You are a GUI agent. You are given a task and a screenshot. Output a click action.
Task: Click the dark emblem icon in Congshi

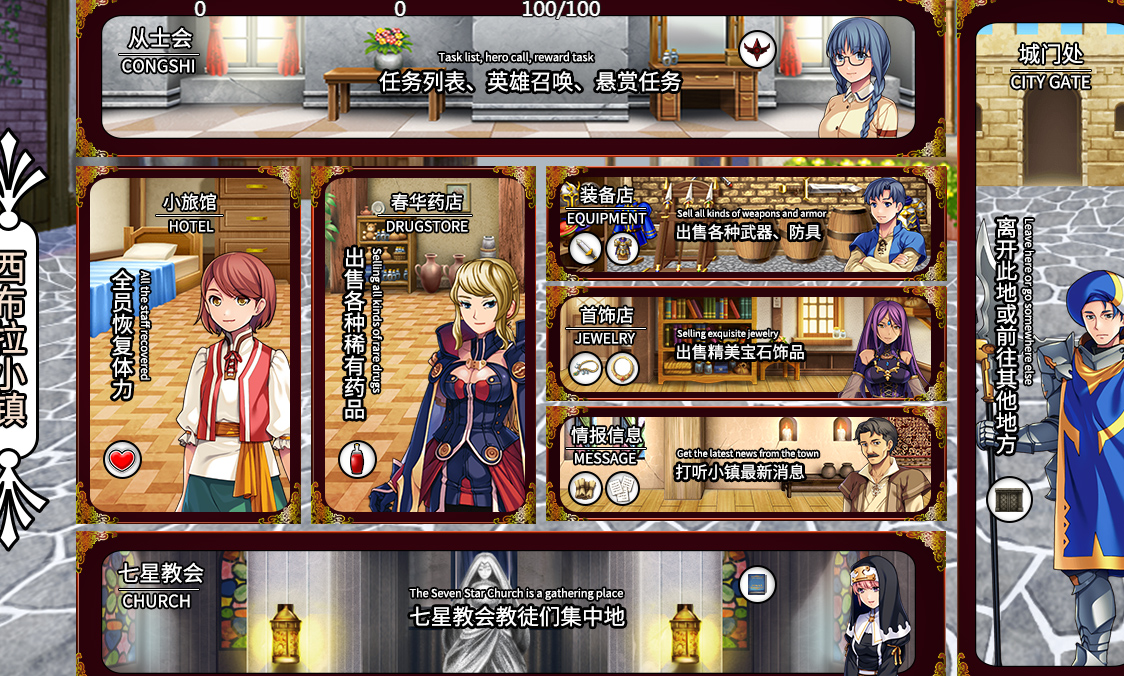(x=757, y=49)
